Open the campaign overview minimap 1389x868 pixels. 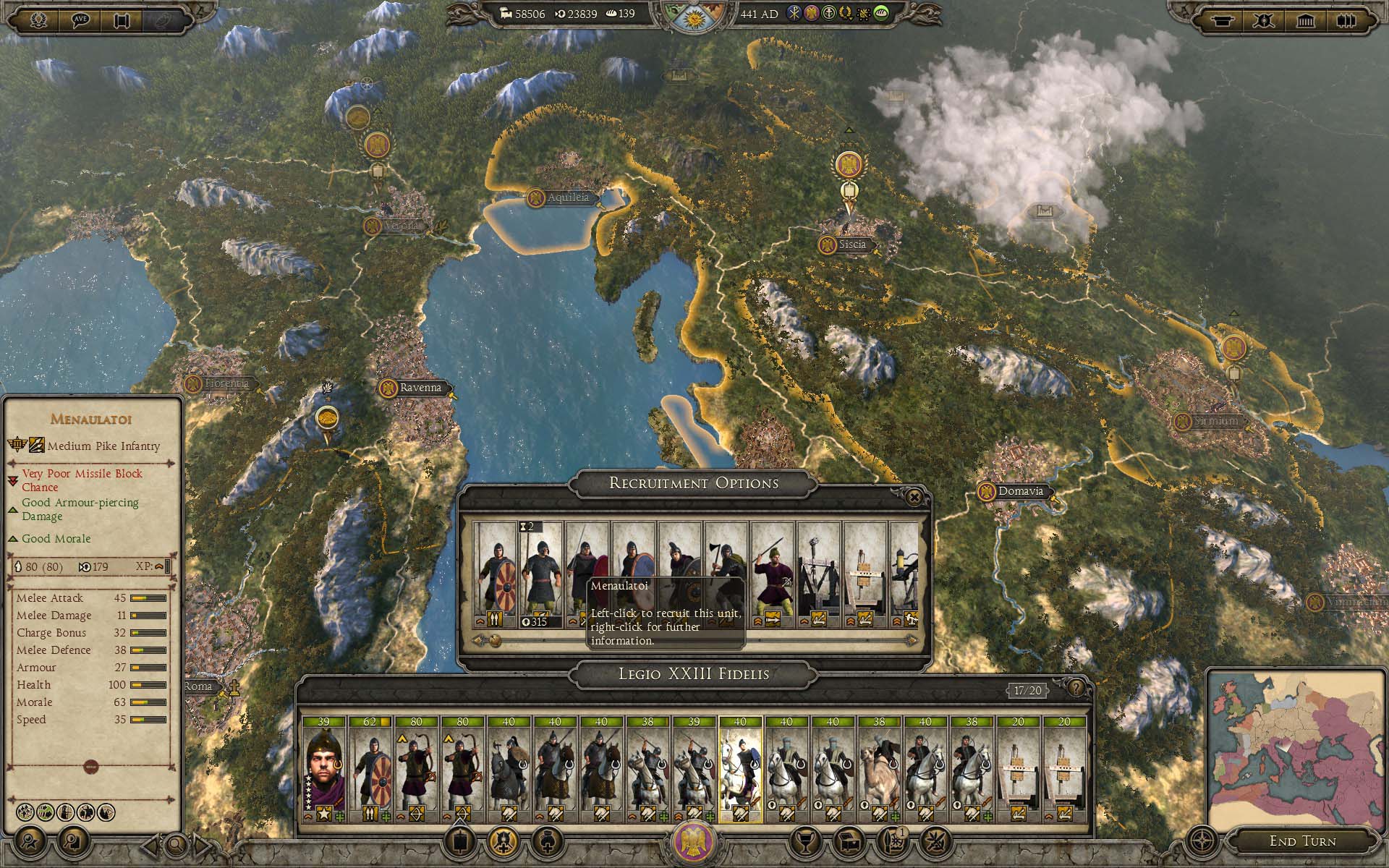(x=1295, y=747)
